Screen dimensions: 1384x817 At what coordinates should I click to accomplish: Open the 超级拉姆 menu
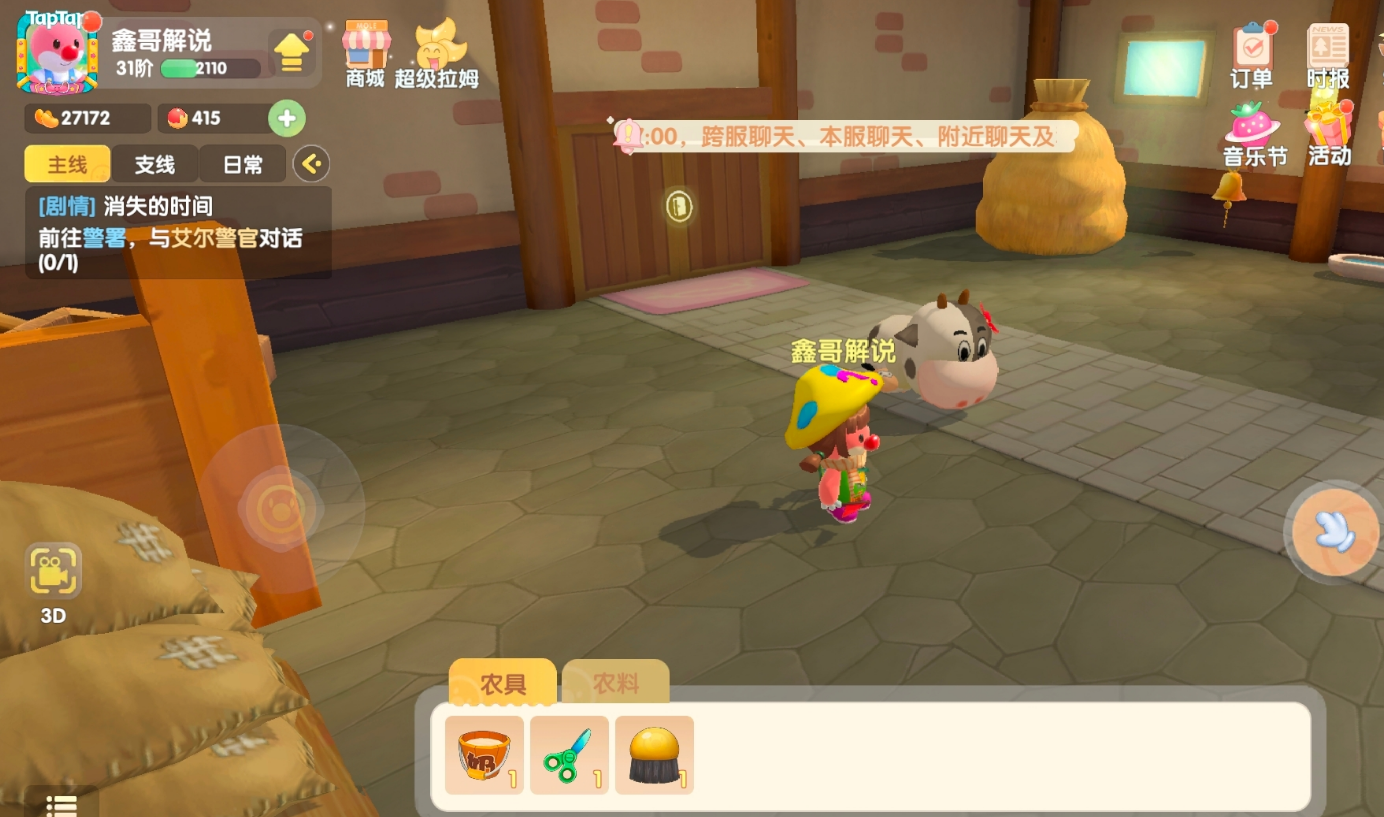[x=437, y=55]
